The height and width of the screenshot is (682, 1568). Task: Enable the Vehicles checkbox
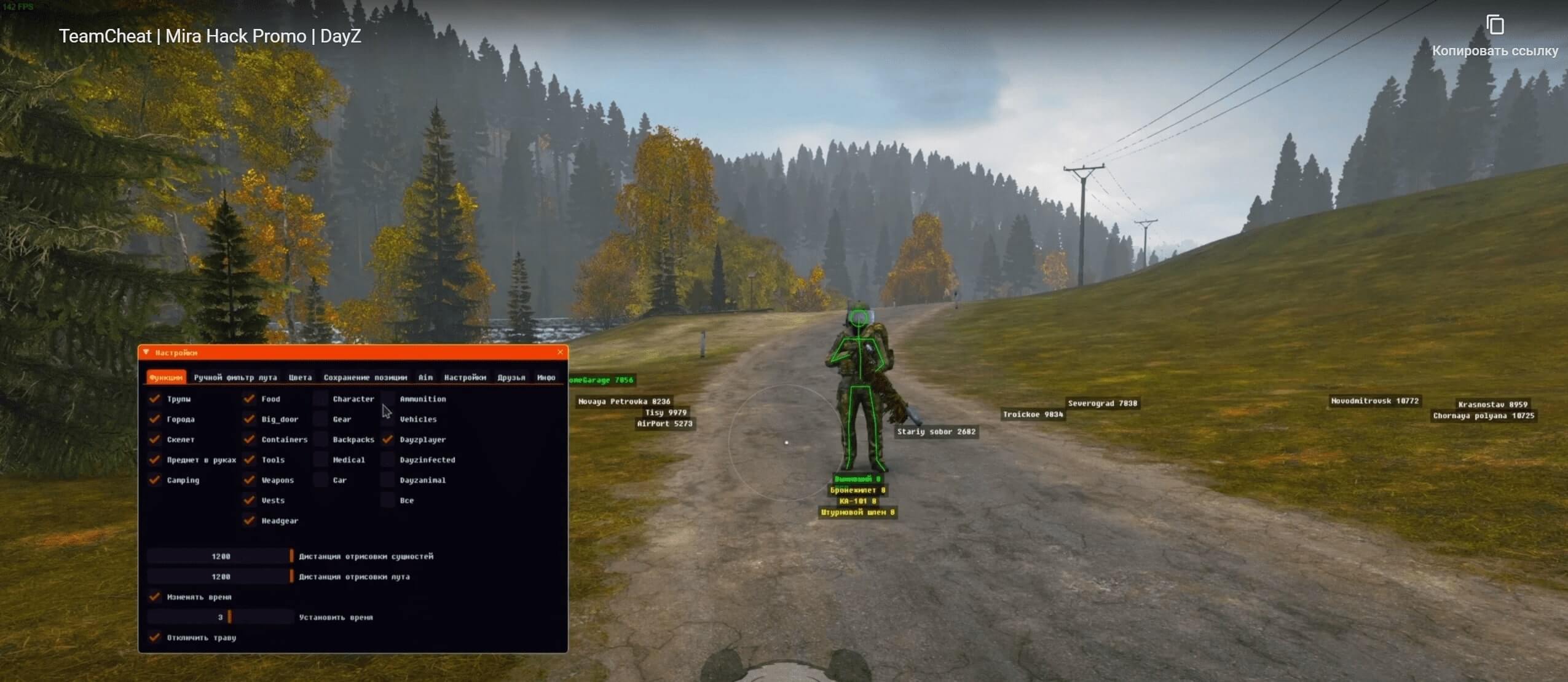click(x=387, y=419)
